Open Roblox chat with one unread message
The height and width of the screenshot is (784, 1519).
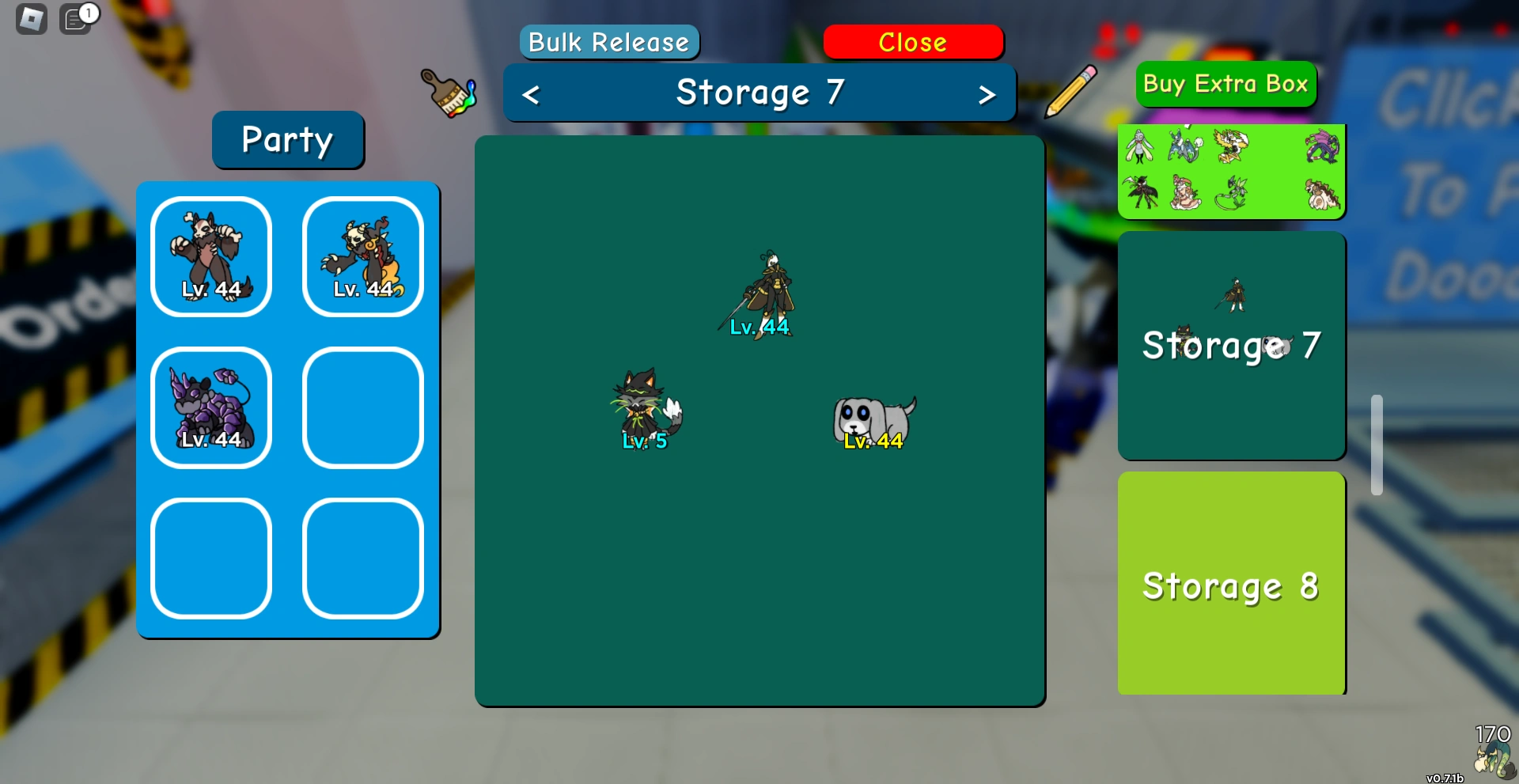(x=75, y=19)
